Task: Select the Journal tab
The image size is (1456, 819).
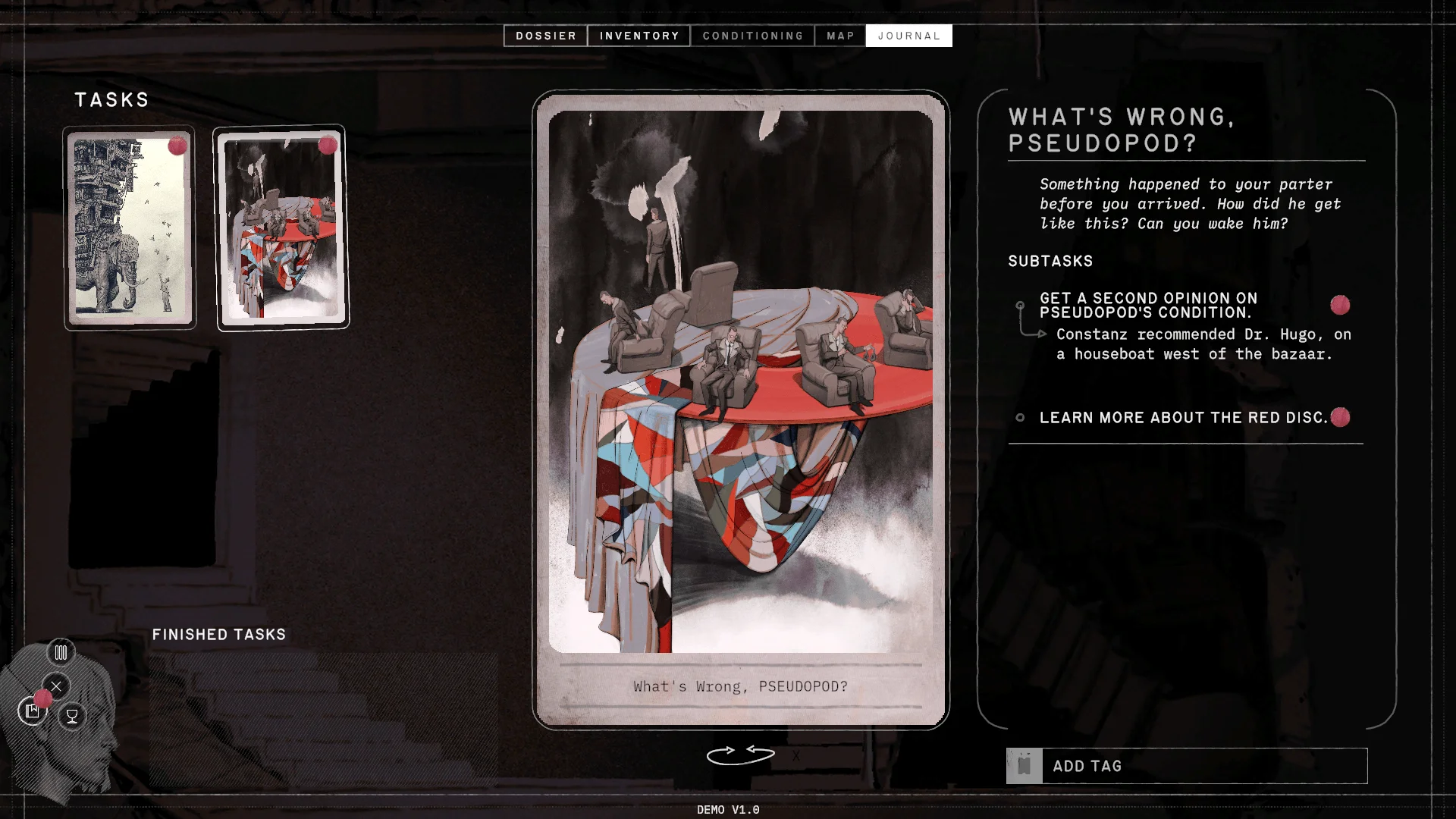Action: [x=908, y=36]
